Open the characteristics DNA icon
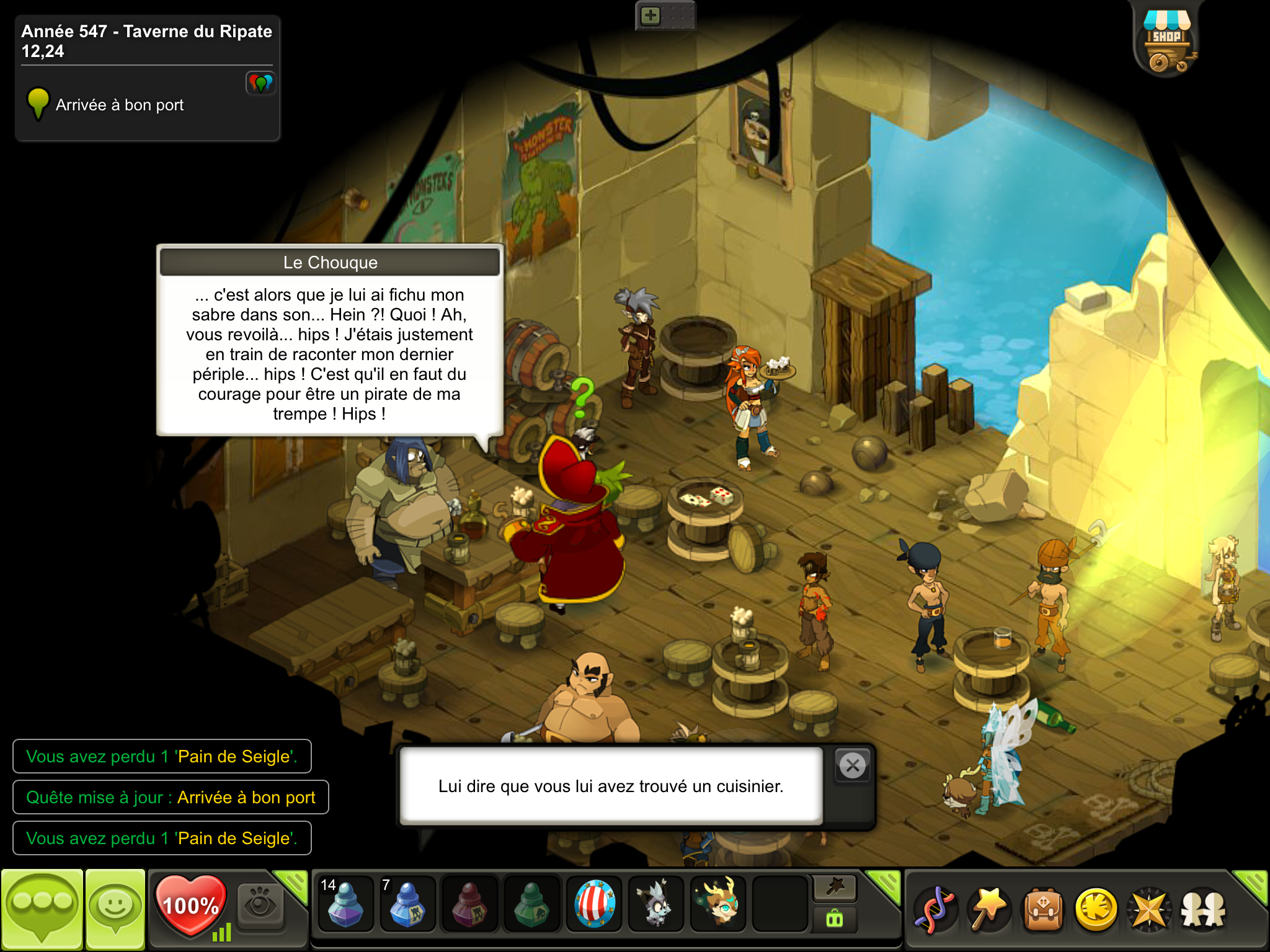This screenshot has height=952, width=1270. click(935, 909)
